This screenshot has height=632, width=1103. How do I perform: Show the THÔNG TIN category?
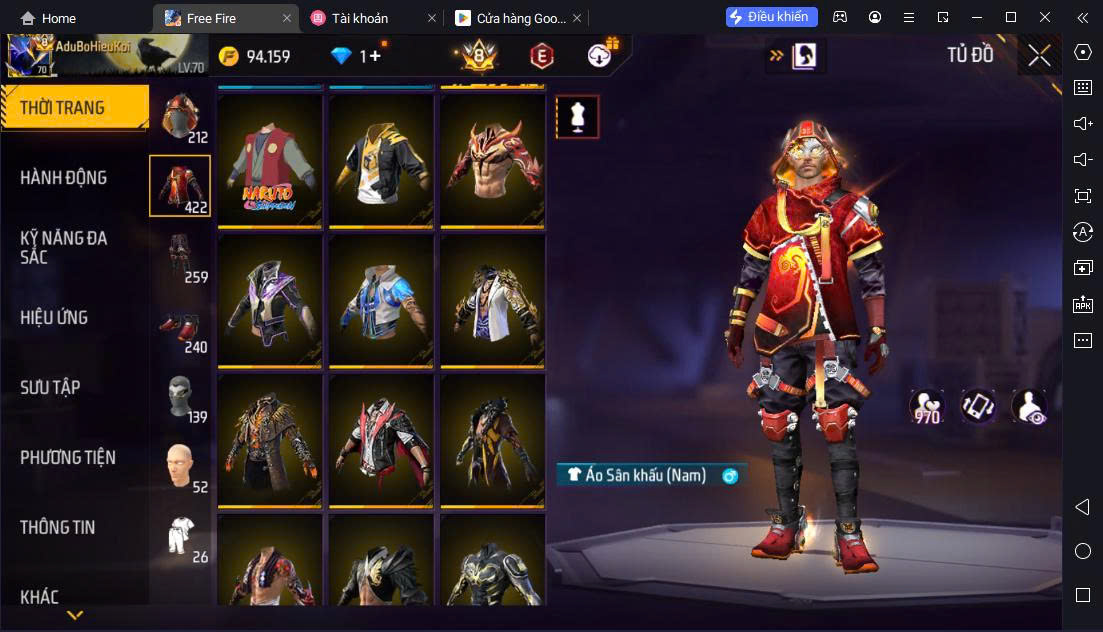point(58,528)
